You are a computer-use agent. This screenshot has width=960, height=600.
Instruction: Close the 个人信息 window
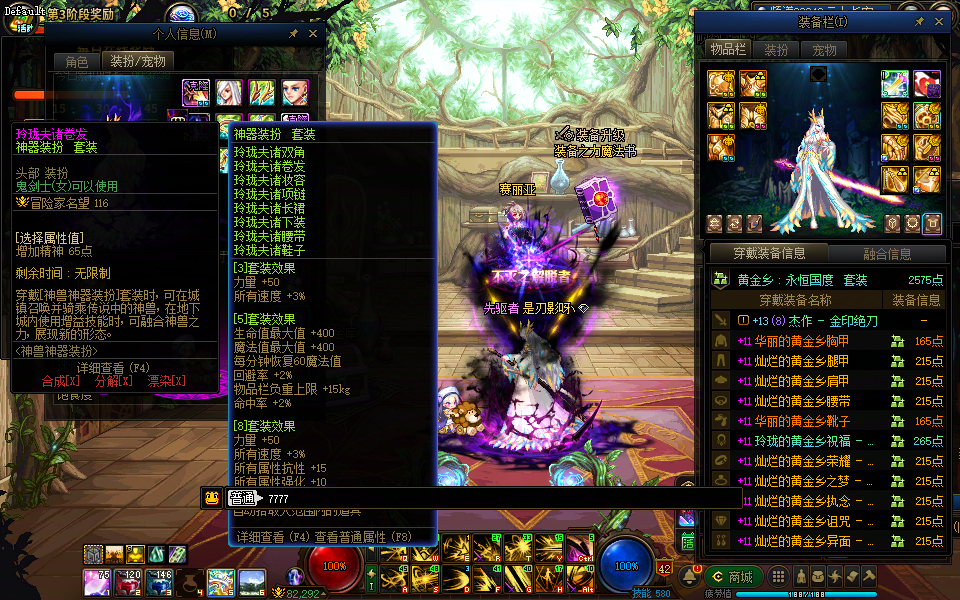(312, 33)
